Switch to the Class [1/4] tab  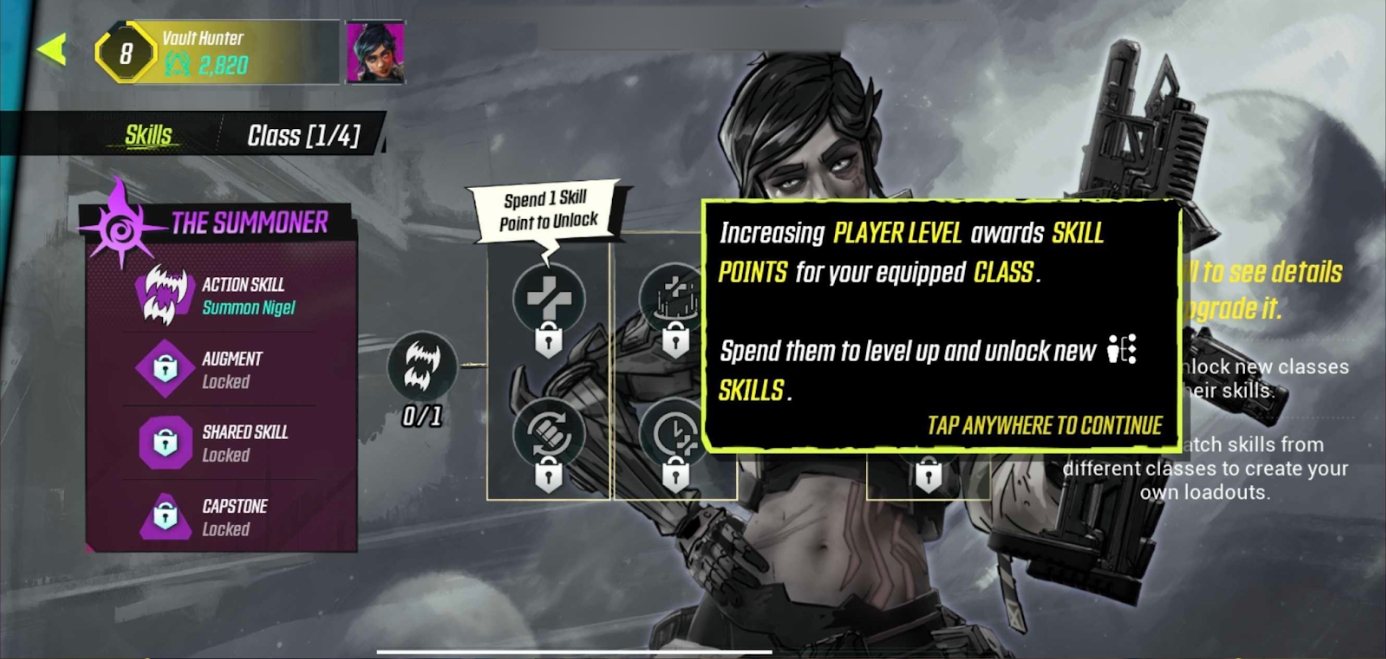(303, 135)
